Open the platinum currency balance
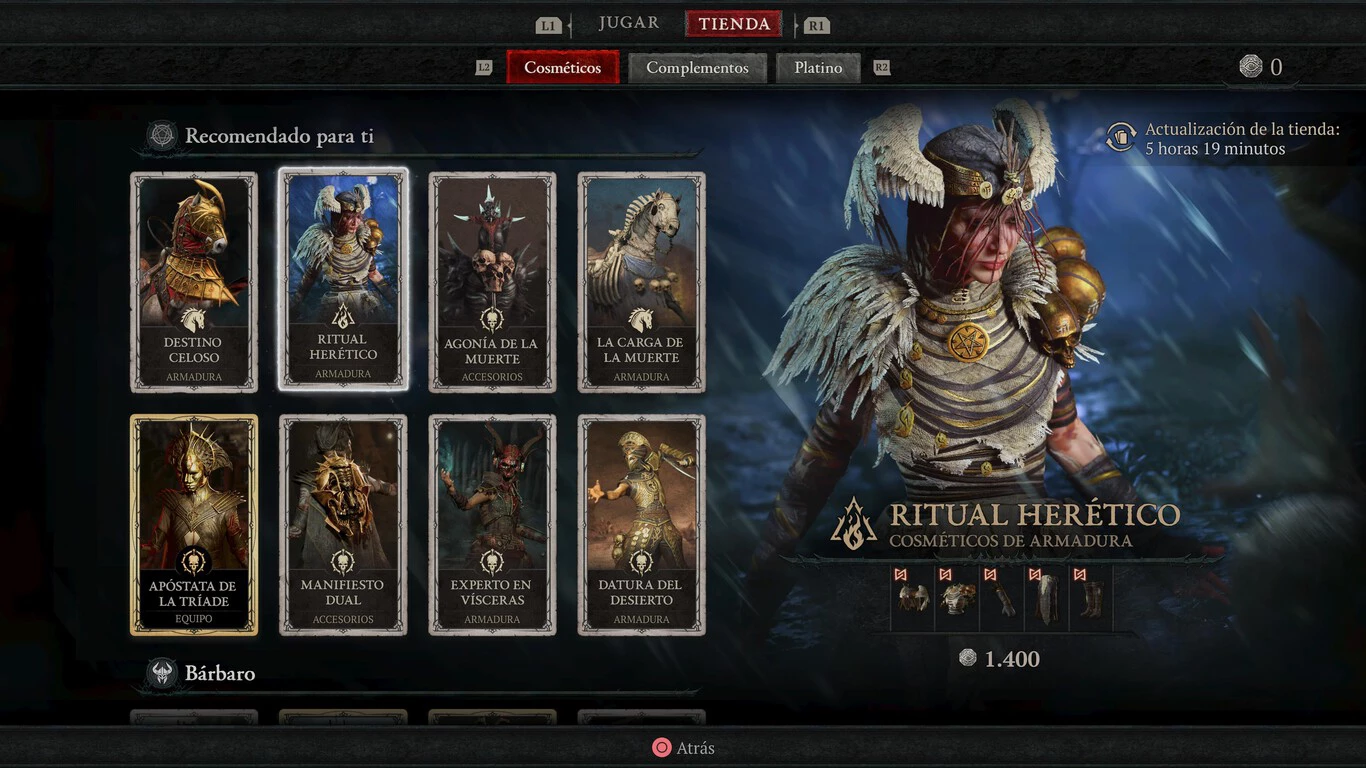1366x768 pixels. pos(1260,67)
